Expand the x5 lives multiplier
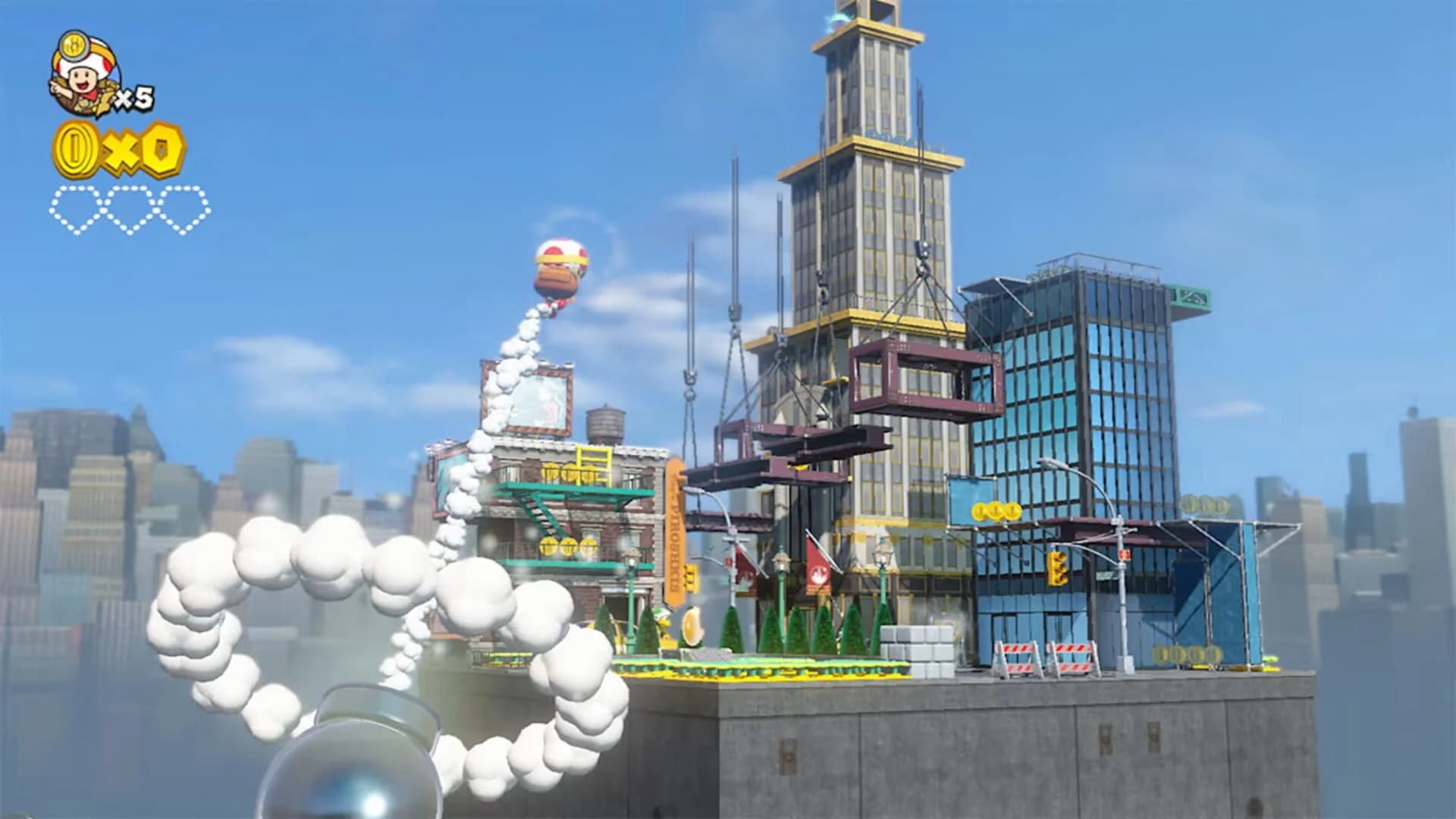 [x=135, y=97]
